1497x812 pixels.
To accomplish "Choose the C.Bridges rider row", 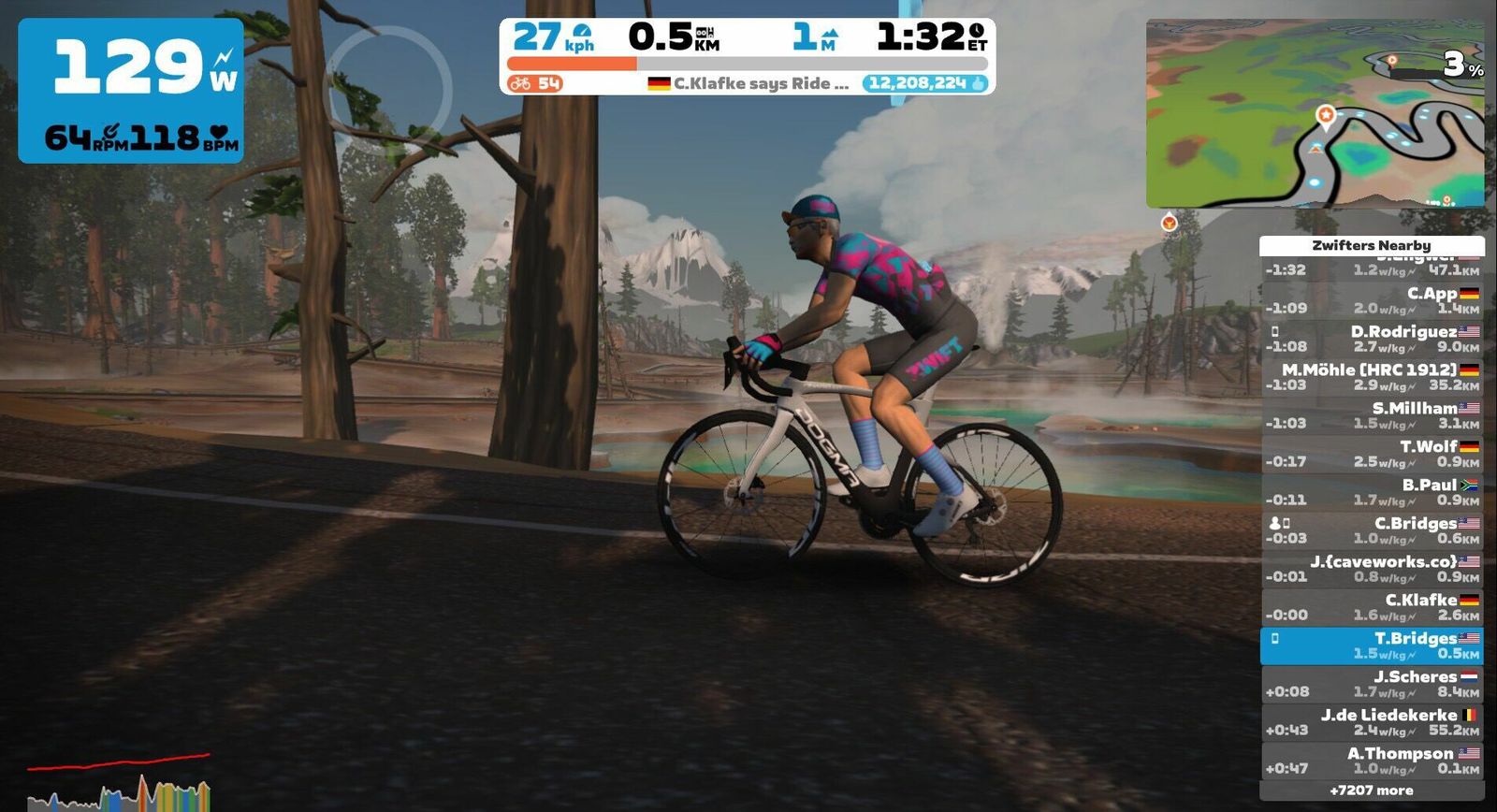I will point(1372,530).
